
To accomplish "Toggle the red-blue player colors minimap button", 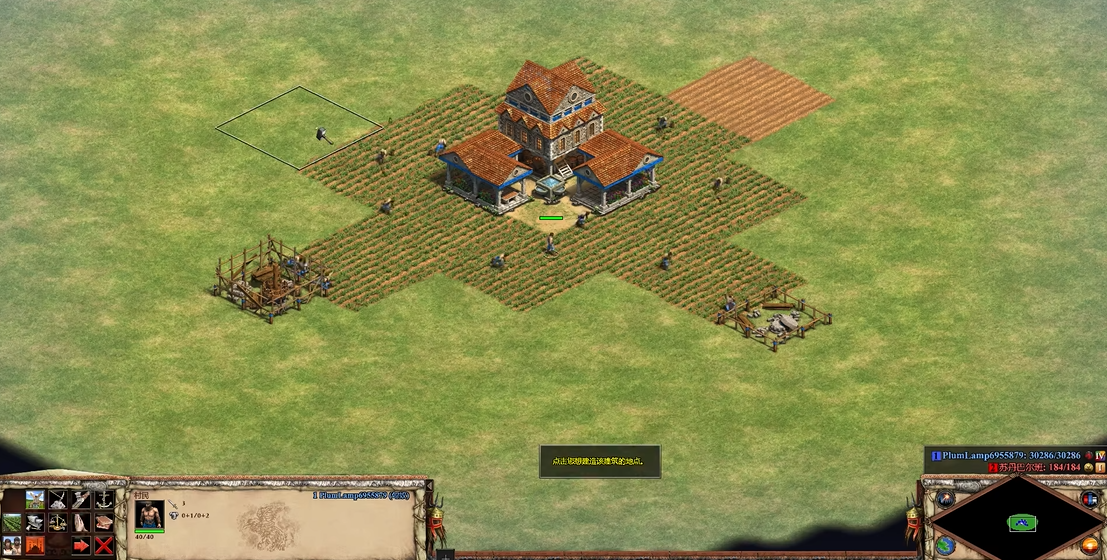I will [x=1090, y=499].
